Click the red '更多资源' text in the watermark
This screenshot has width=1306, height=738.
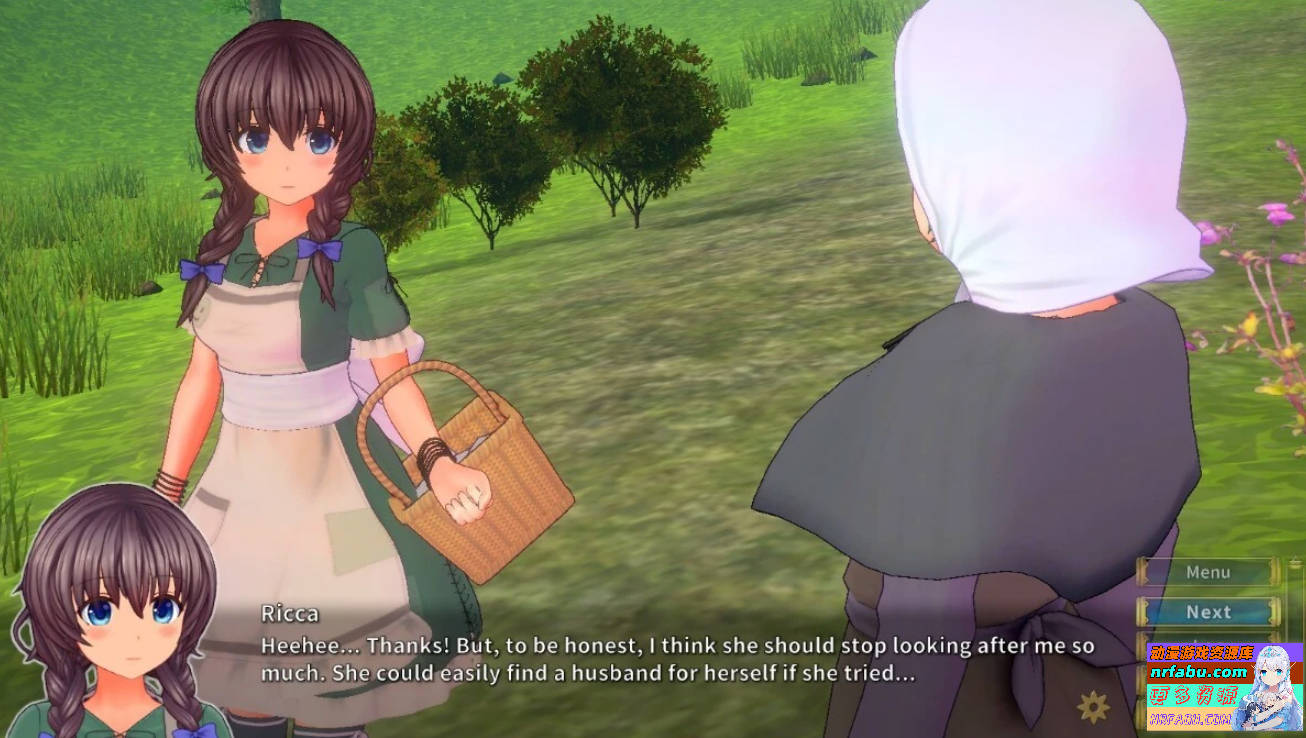click(1192, 694)
